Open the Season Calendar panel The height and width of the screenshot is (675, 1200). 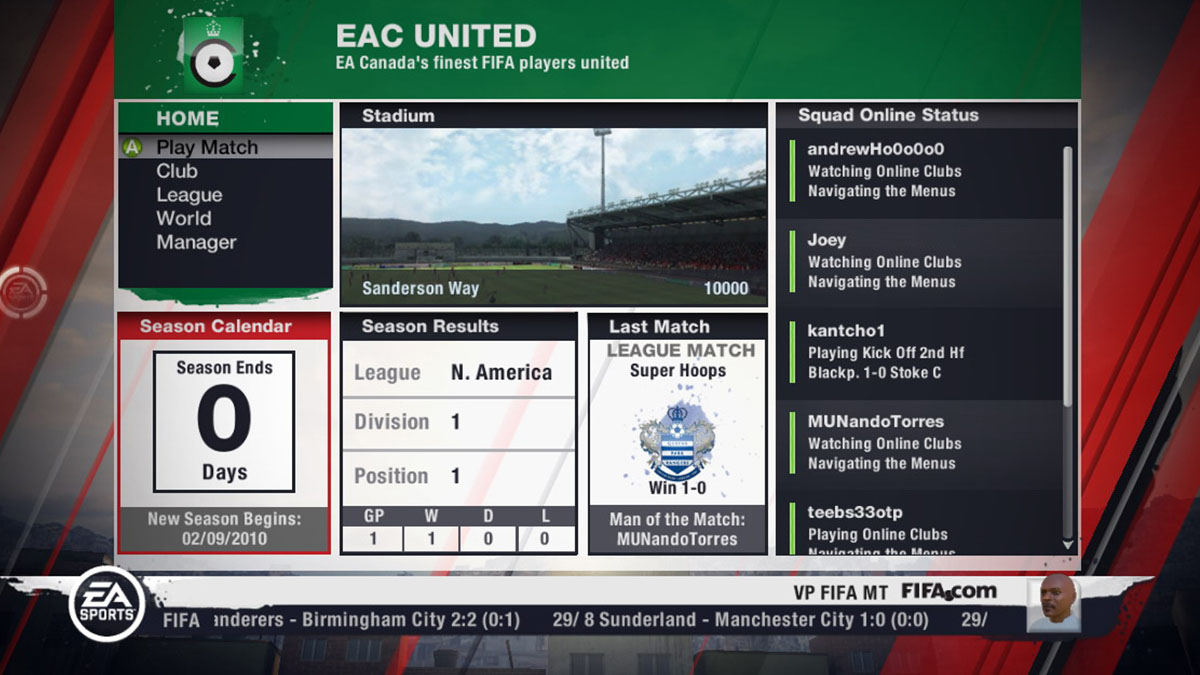224,433
